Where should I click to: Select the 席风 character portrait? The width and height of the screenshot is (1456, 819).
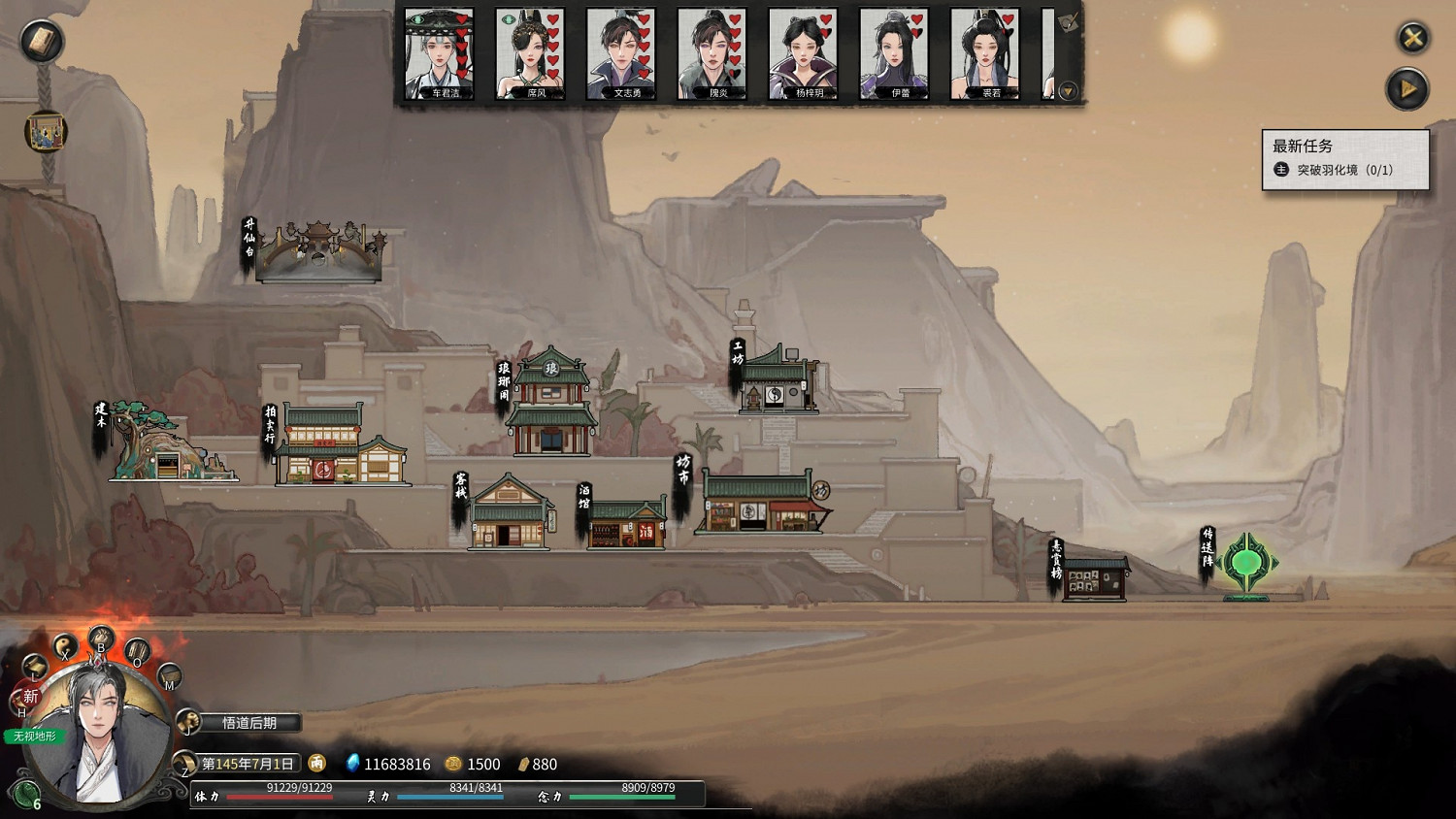tap(529, 53)
